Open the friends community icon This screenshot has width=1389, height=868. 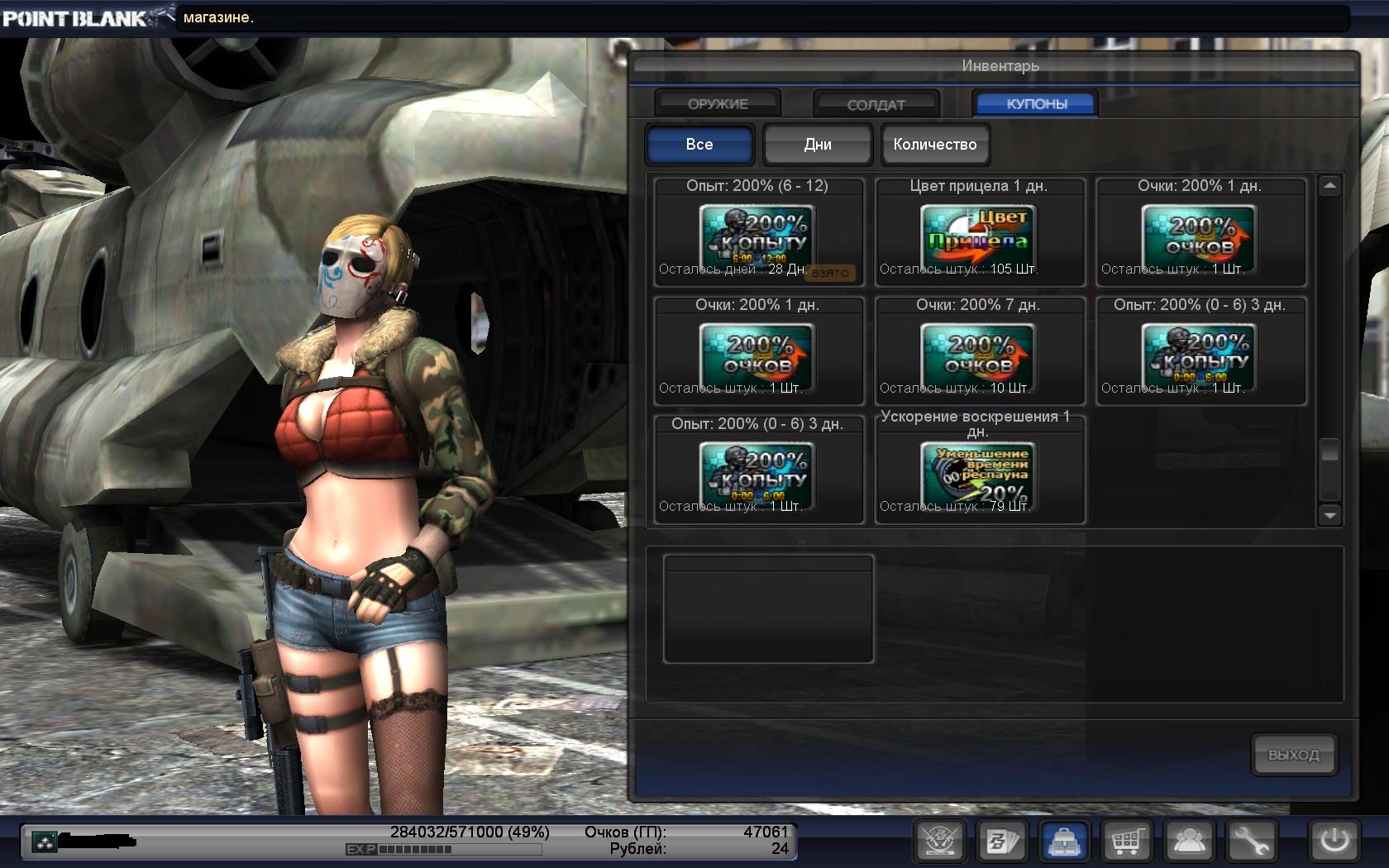click(x=1189, y=842)
